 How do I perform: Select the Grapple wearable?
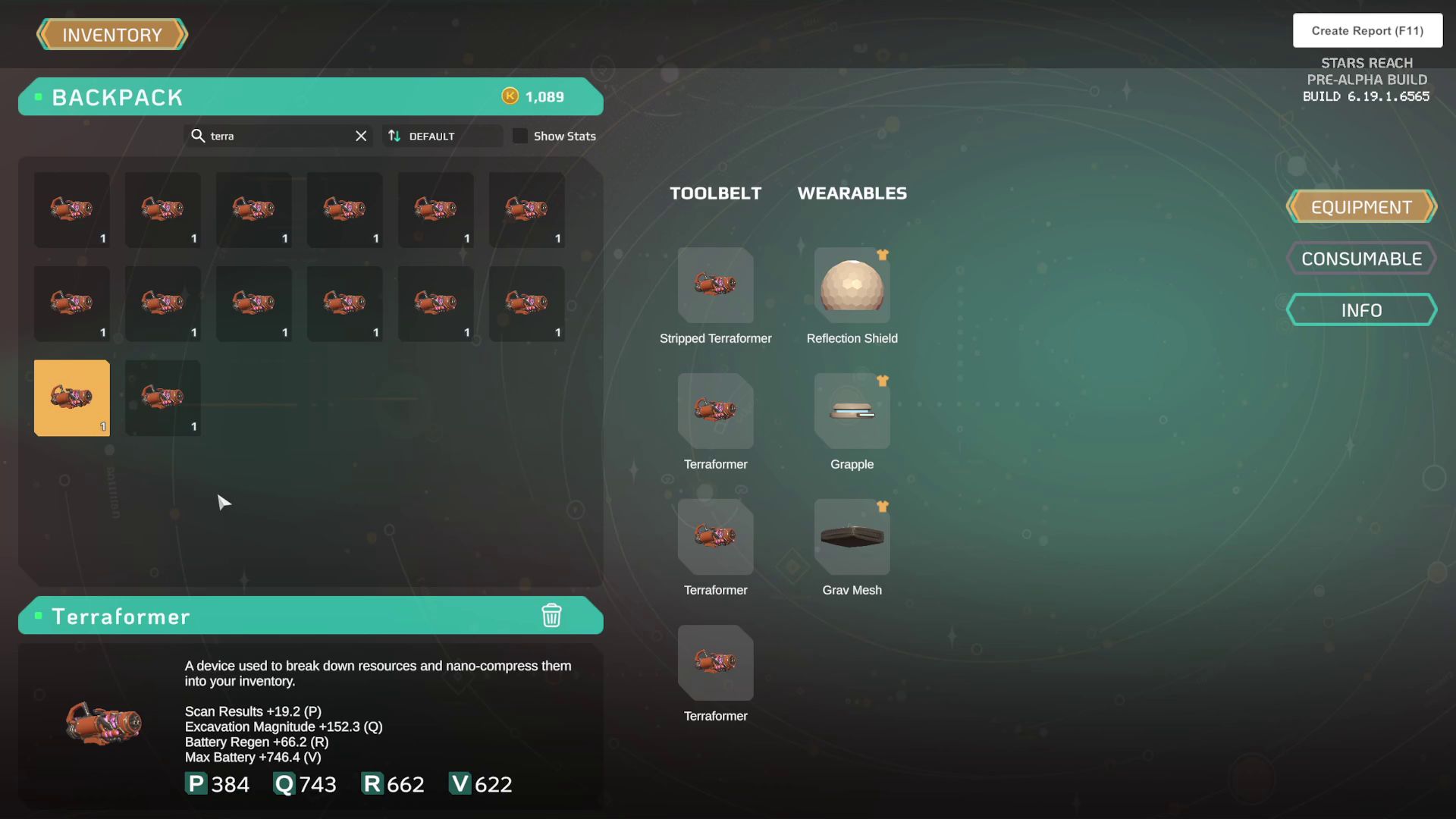pos(852,411)
